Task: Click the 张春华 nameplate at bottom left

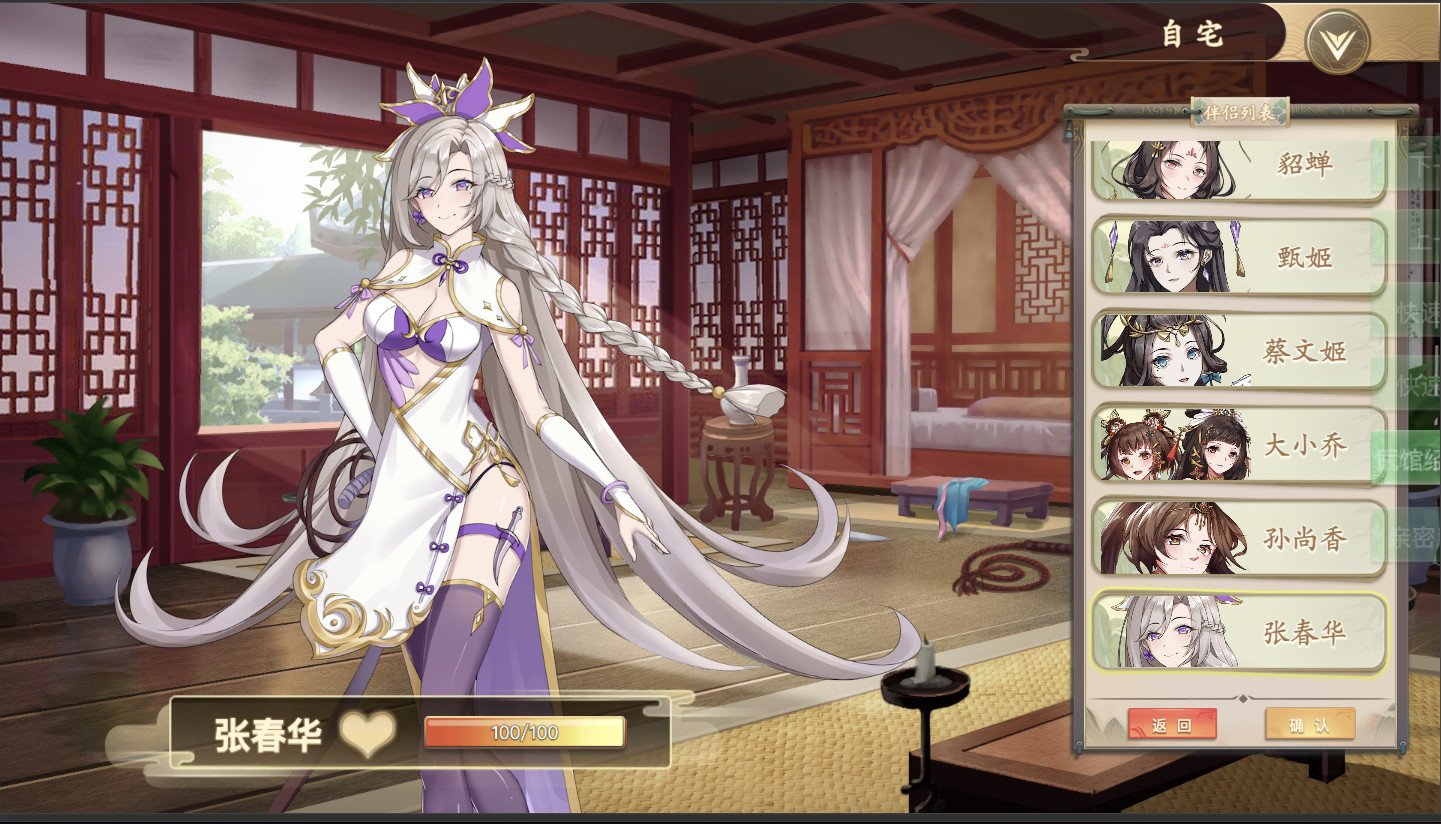Action: click(x=270, y=731)
